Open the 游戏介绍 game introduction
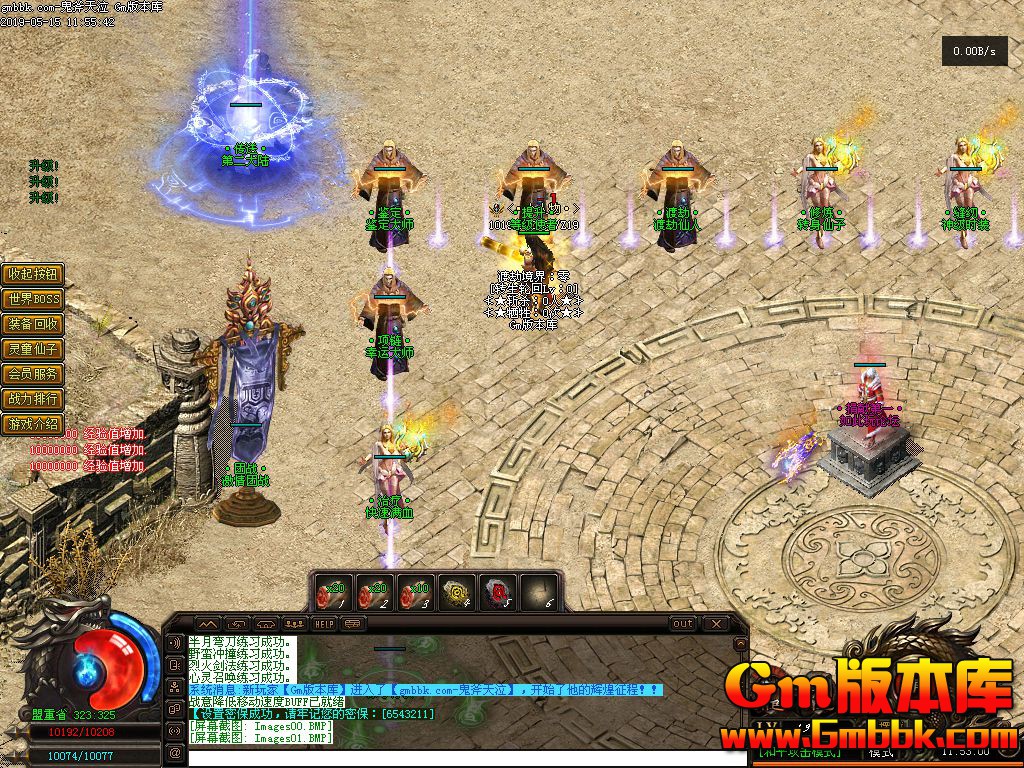This screenshot has width=1024, height=768. [x=34, y=424]
